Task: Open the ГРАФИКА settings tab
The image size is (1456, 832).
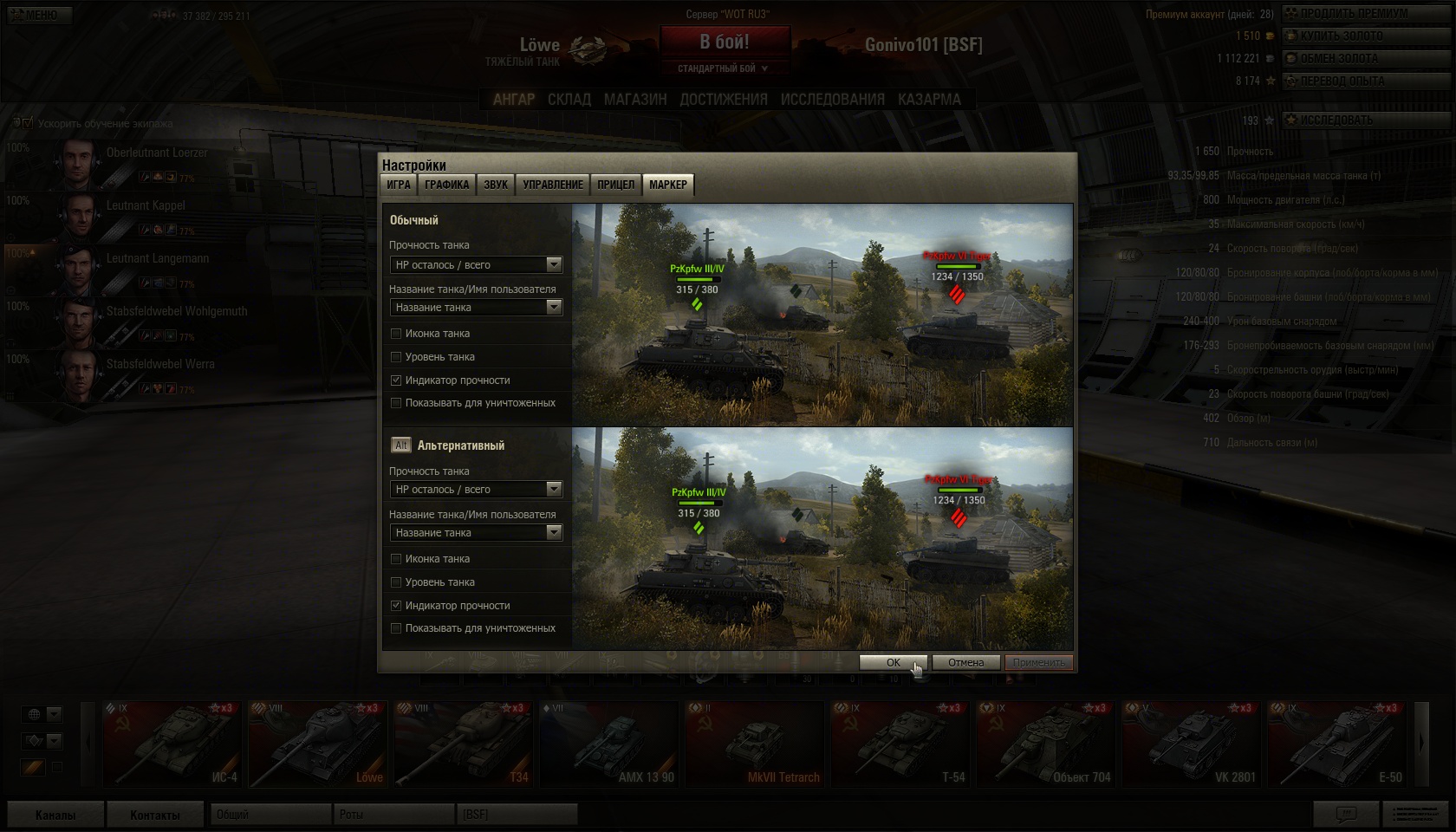Action: tap(447, 185)
